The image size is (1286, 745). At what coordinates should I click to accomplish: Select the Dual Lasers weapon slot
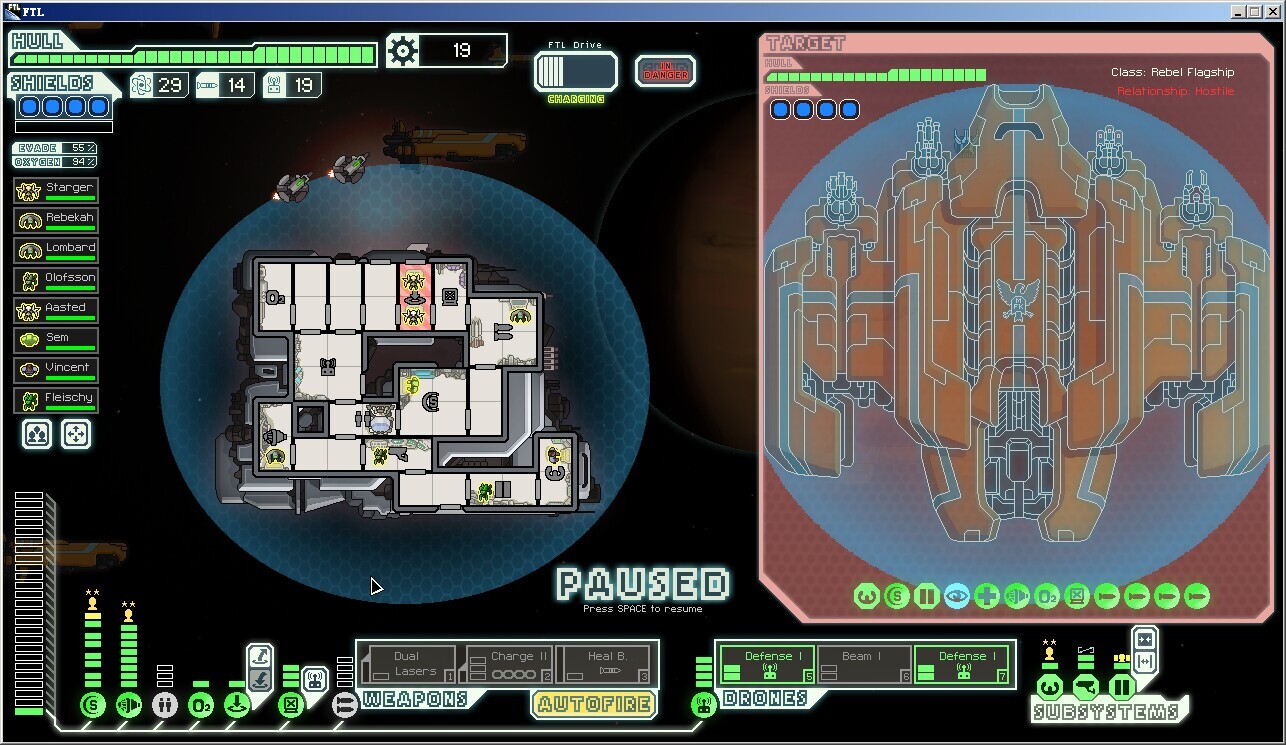pos(407,664)
